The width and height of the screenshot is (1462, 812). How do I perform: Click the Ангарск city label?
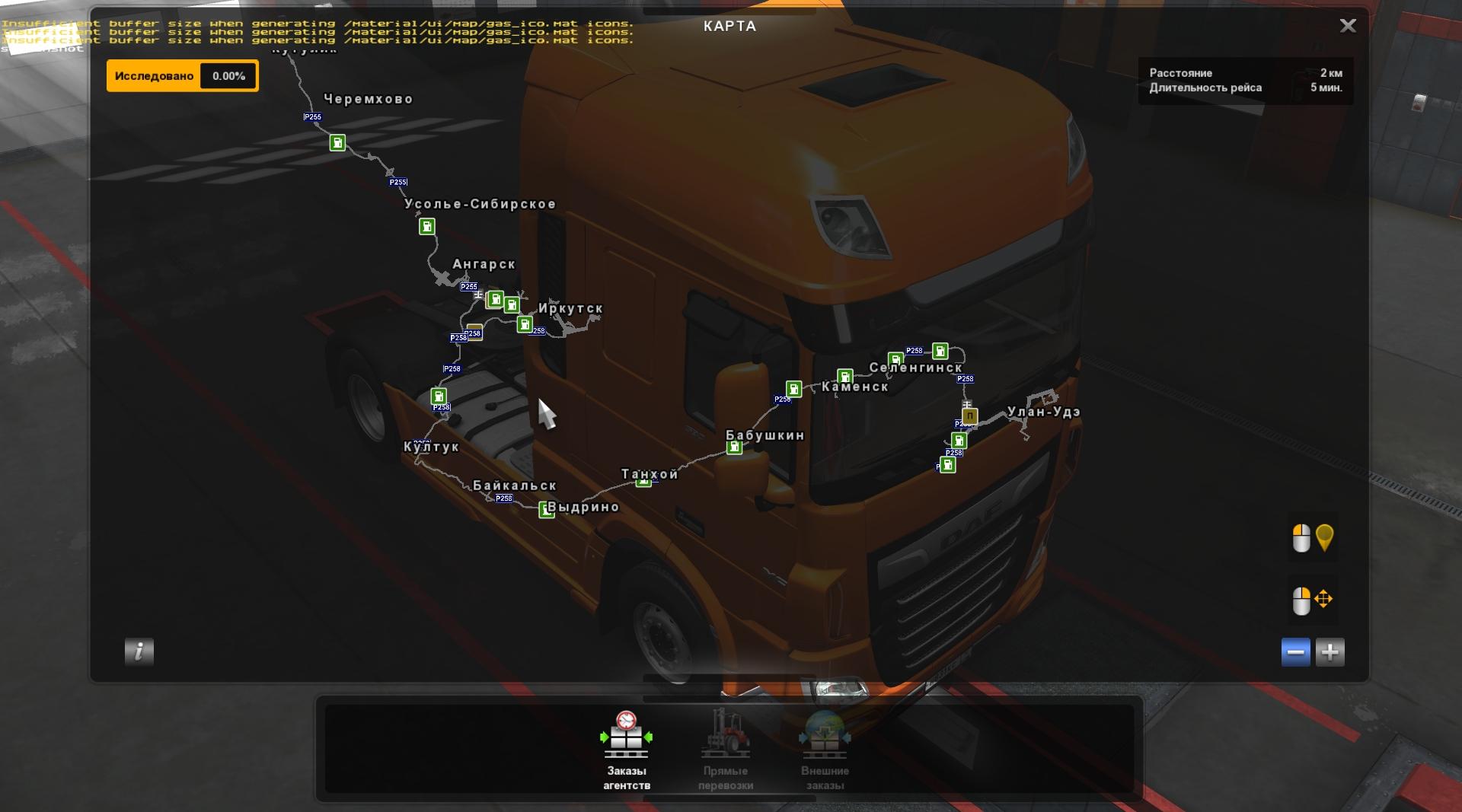[x=484, y=264]
